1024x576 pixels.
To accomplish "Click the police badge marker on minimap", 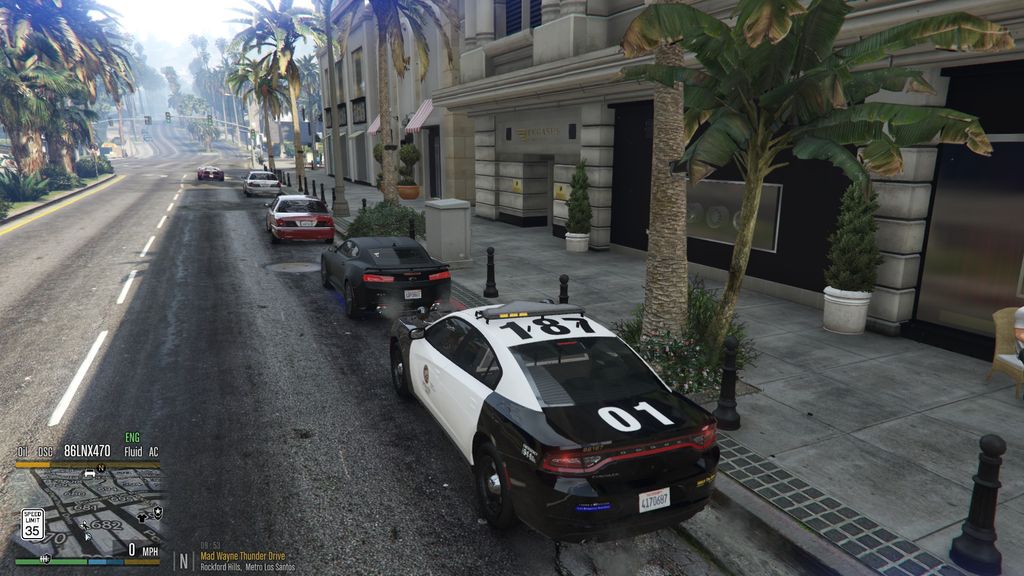I will 157,511.
